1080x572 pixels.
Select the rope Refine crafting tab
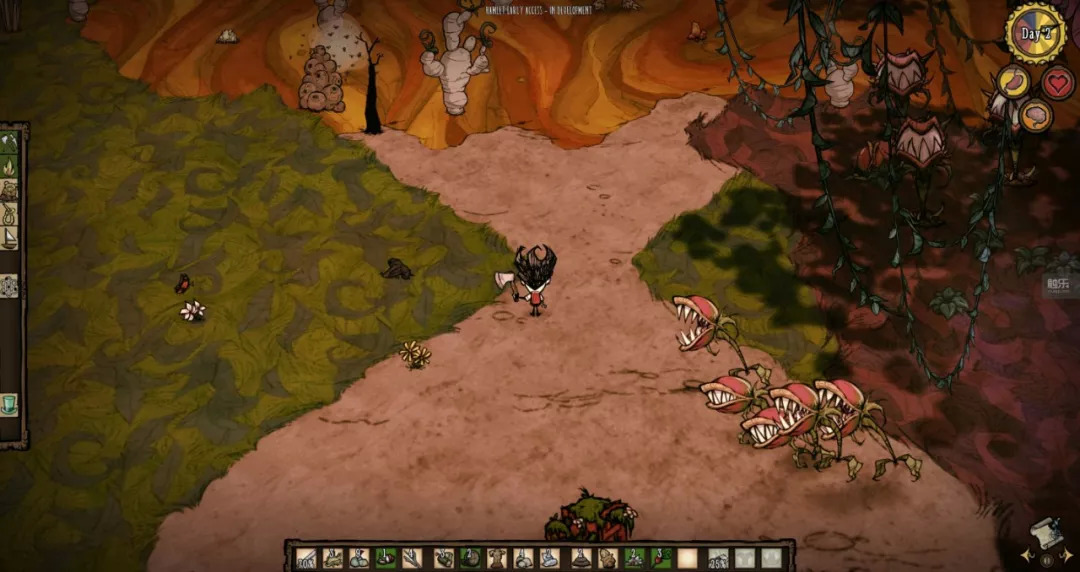(10, 214)
